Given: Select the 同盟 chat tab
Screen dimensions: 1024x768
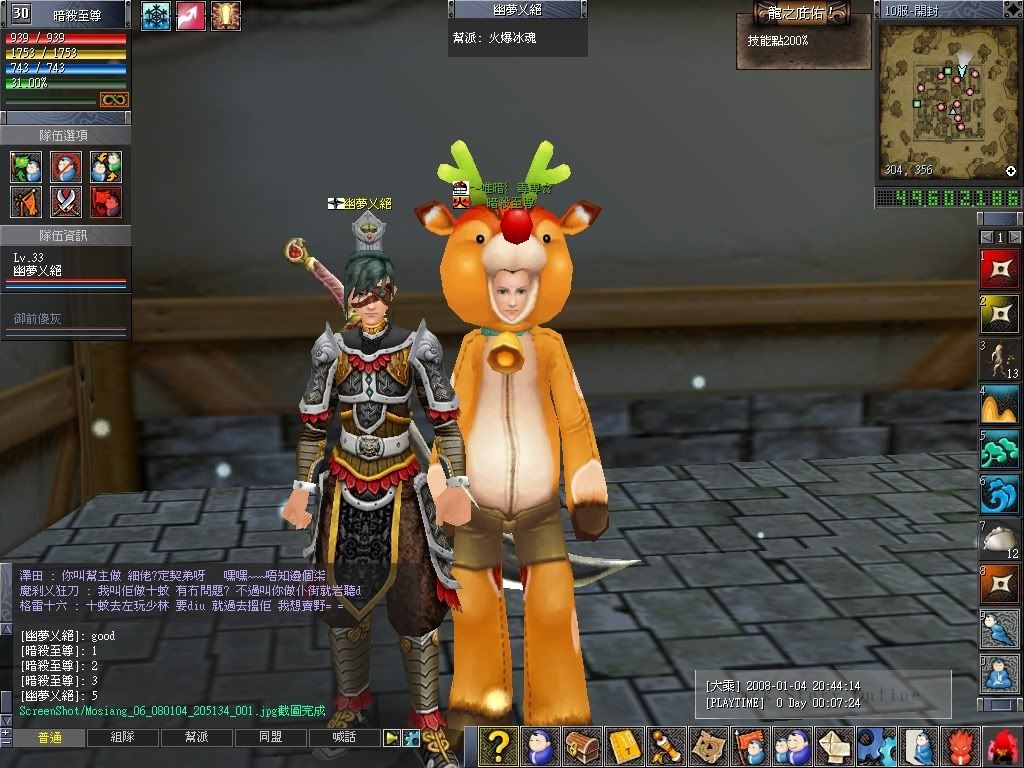Looking at the screenshot, I should pos(270,738).
